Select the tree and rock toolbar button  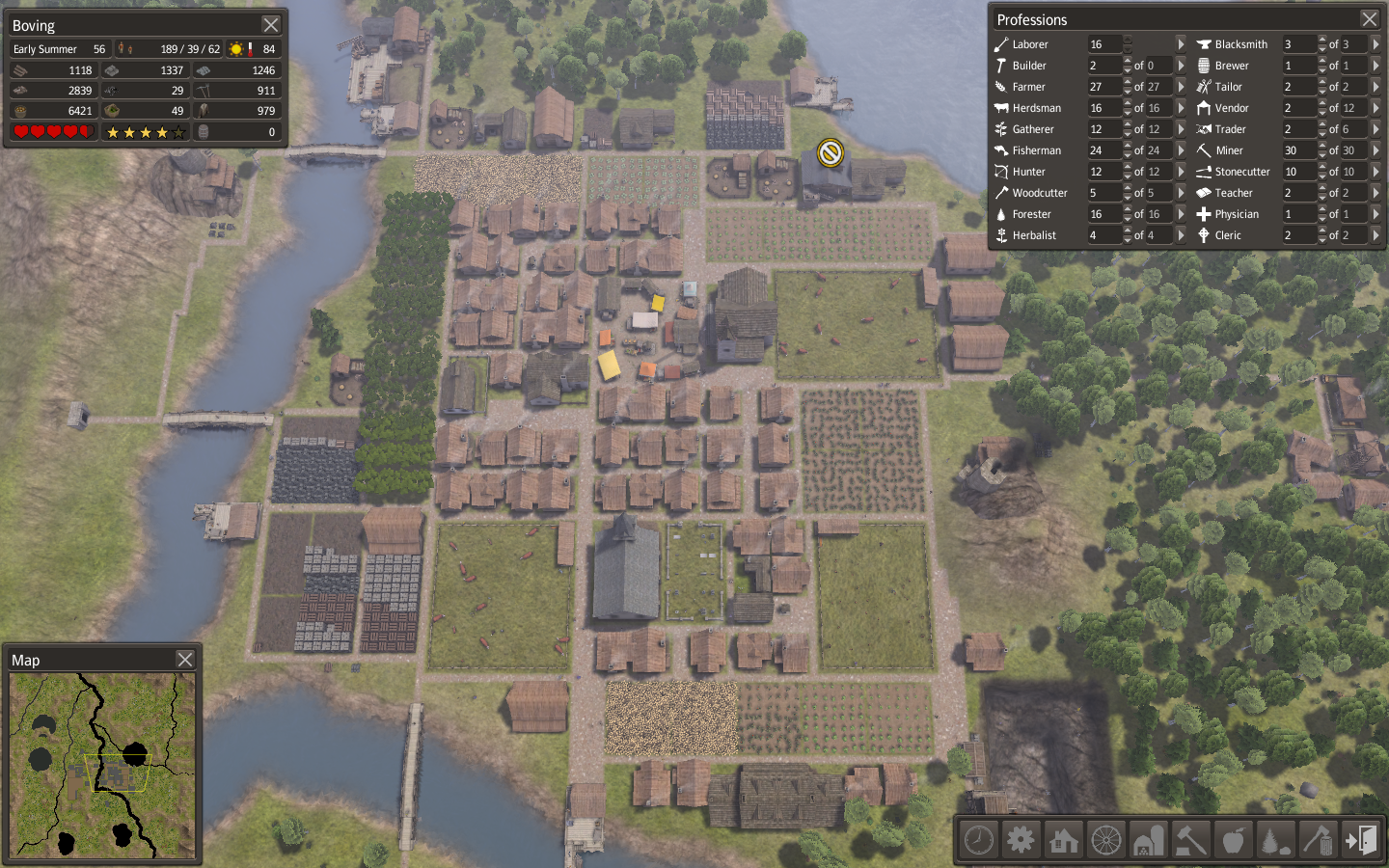point(1275,840)
